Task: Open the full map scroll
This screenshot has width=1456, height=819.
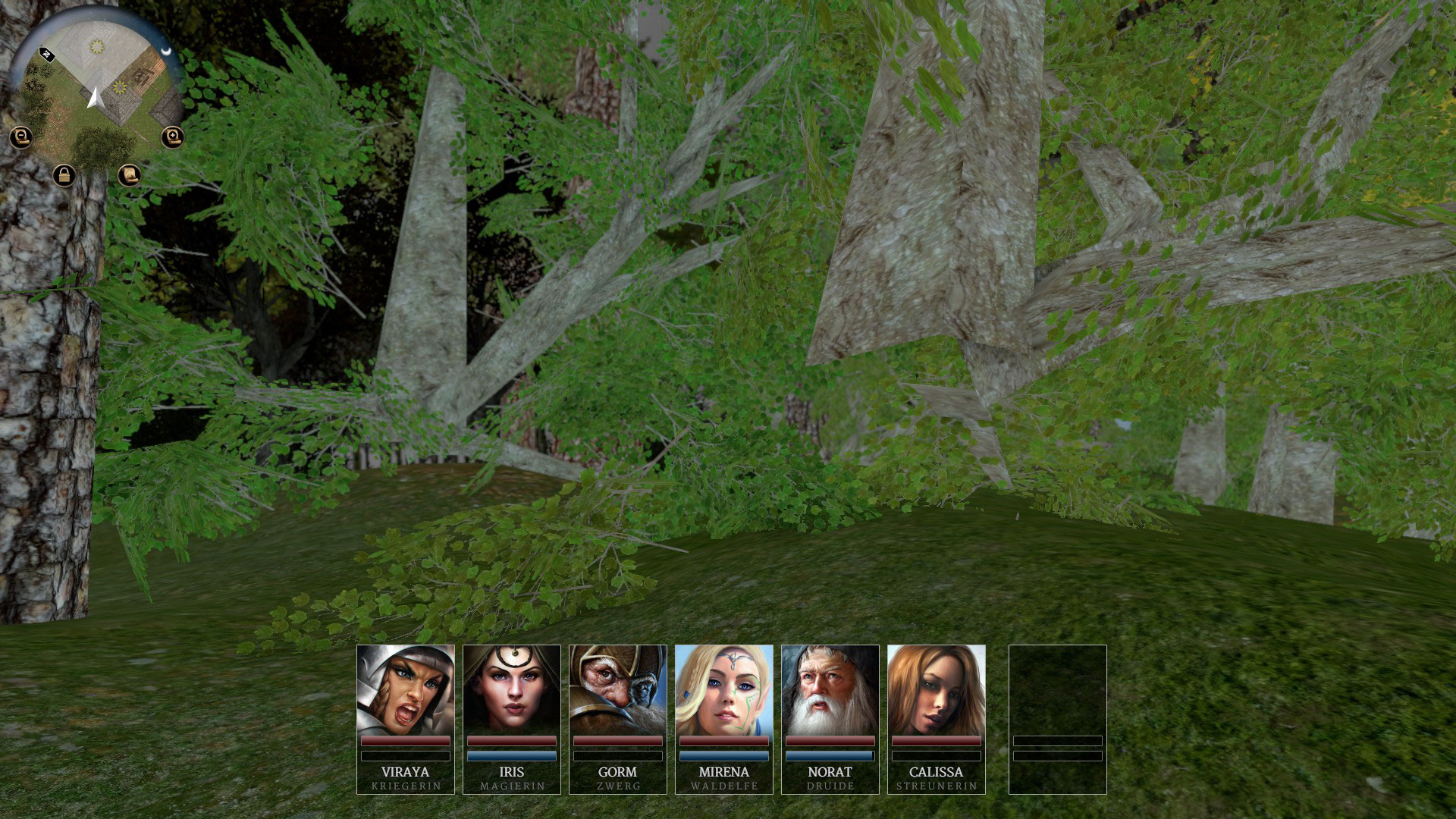Action: 130,176
